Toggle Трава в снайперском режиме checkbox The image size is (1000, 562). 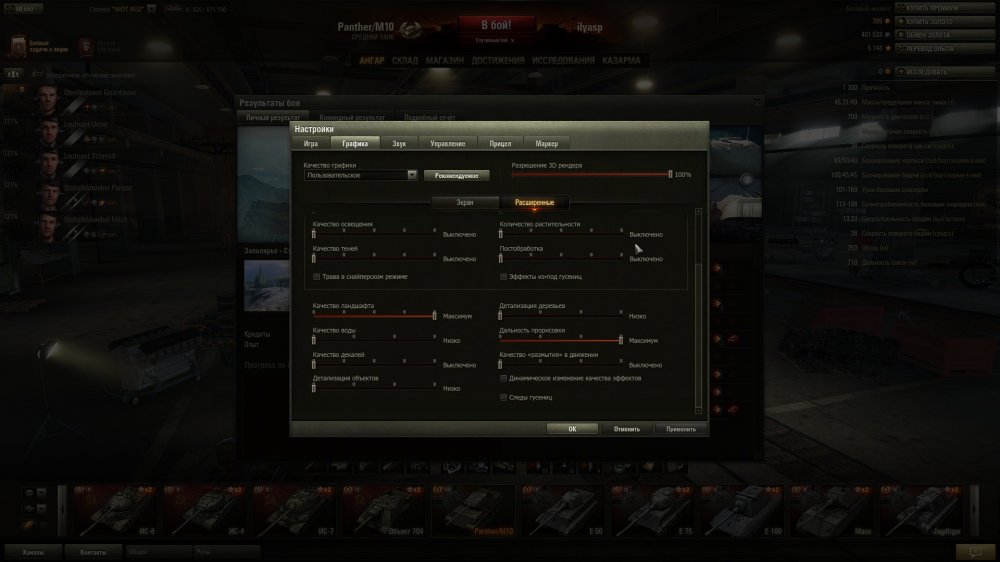(317, 276)
